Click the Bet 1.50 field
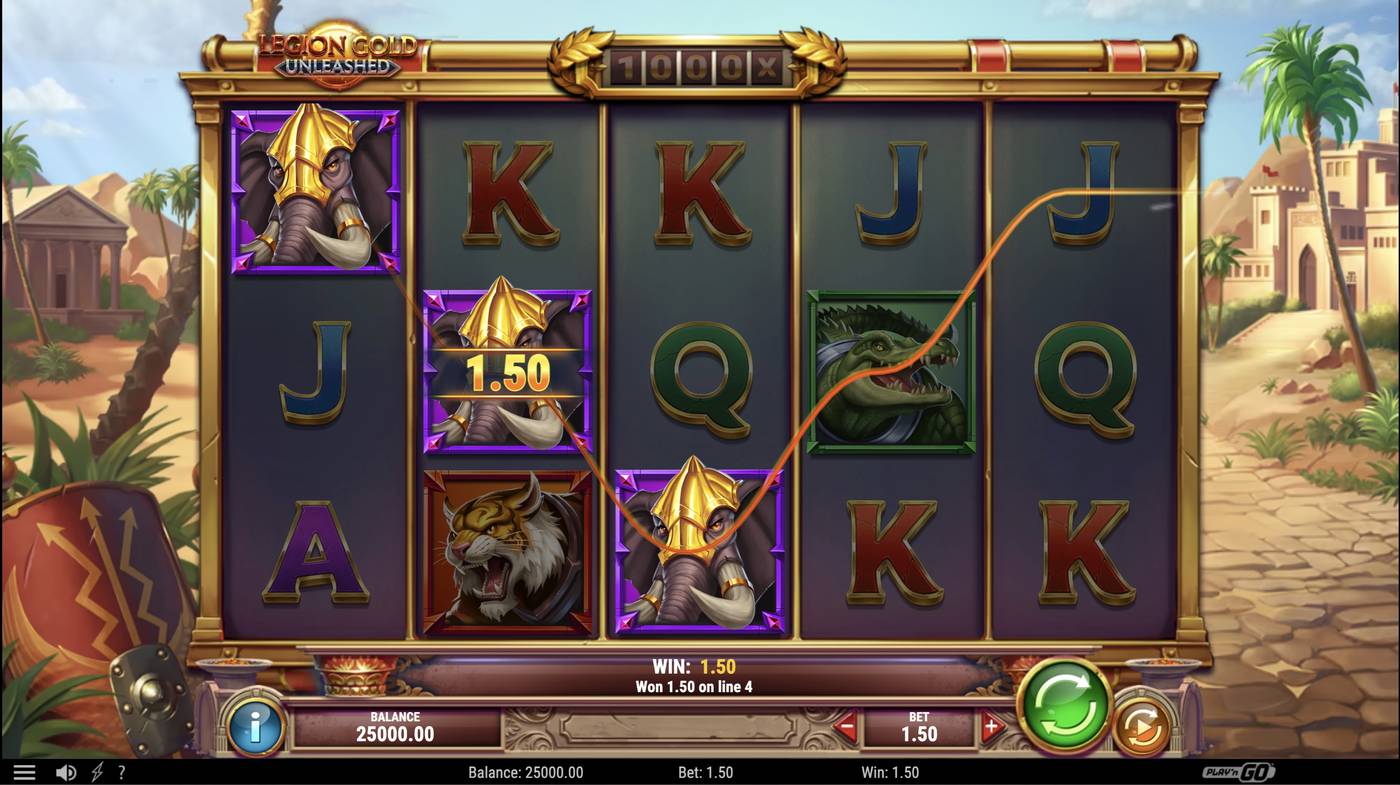 tap(918, 729)
